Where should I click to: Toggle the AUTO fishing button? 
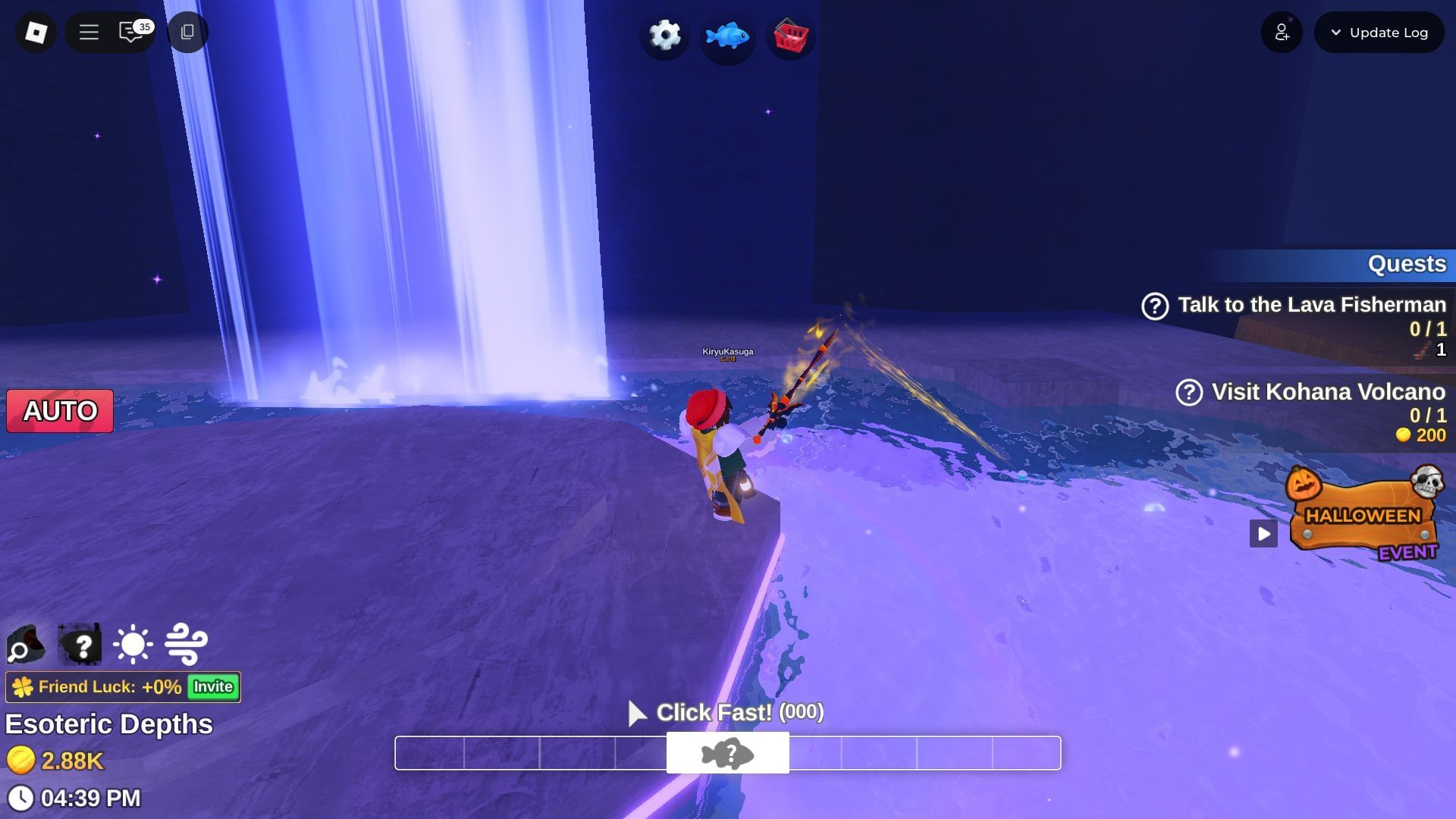[x=59, y=410]
